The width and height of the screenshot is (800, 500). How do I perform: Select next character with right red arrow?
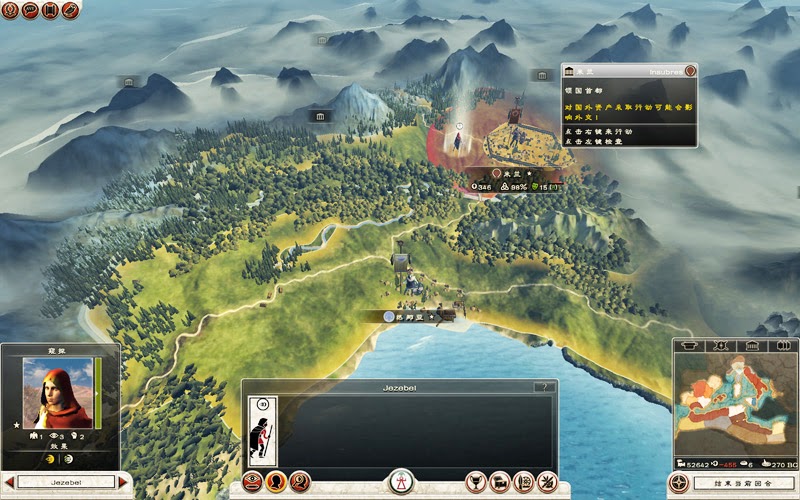123,482
